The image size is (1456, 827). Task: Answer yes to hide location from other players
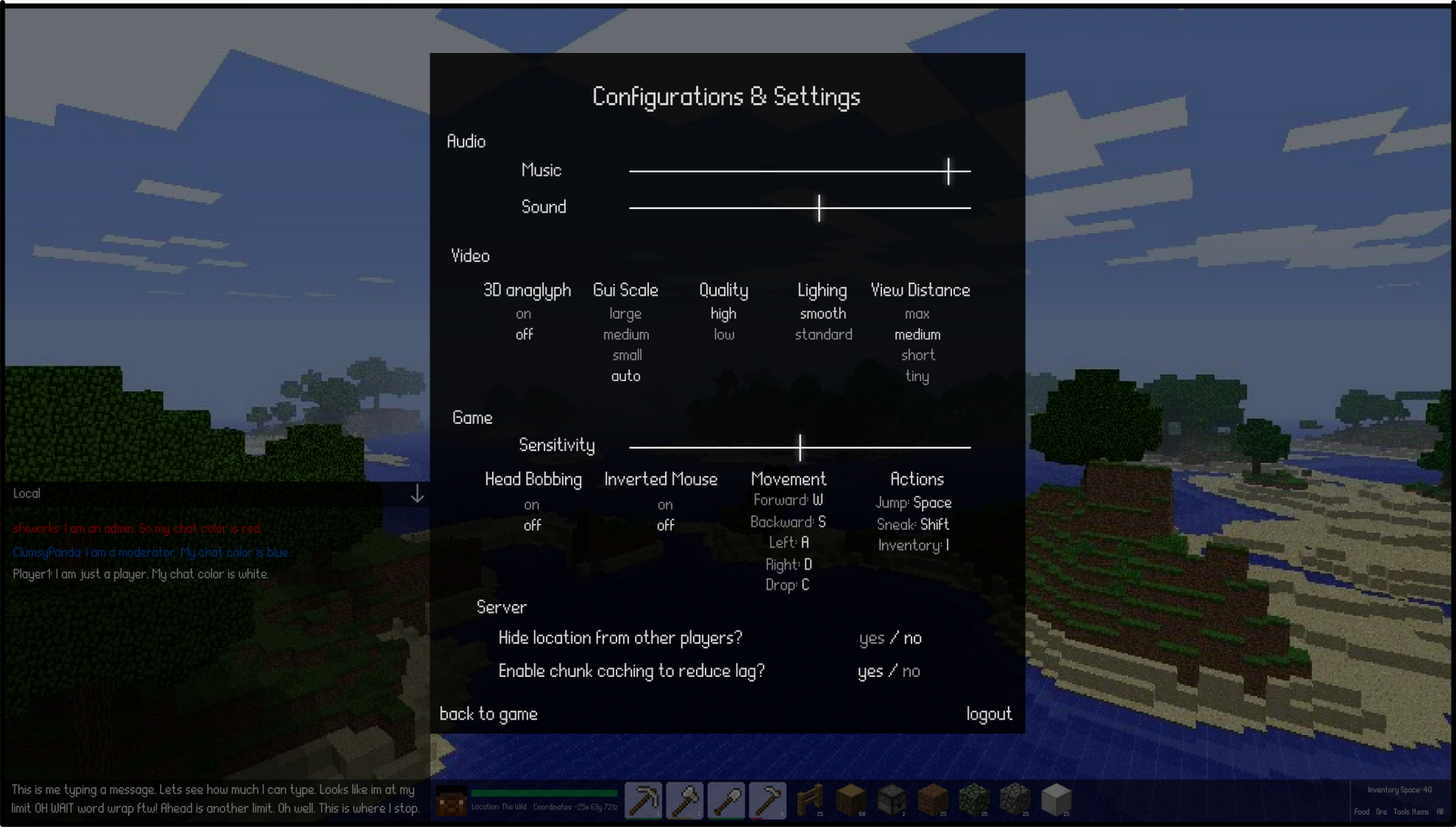point(872,638)
